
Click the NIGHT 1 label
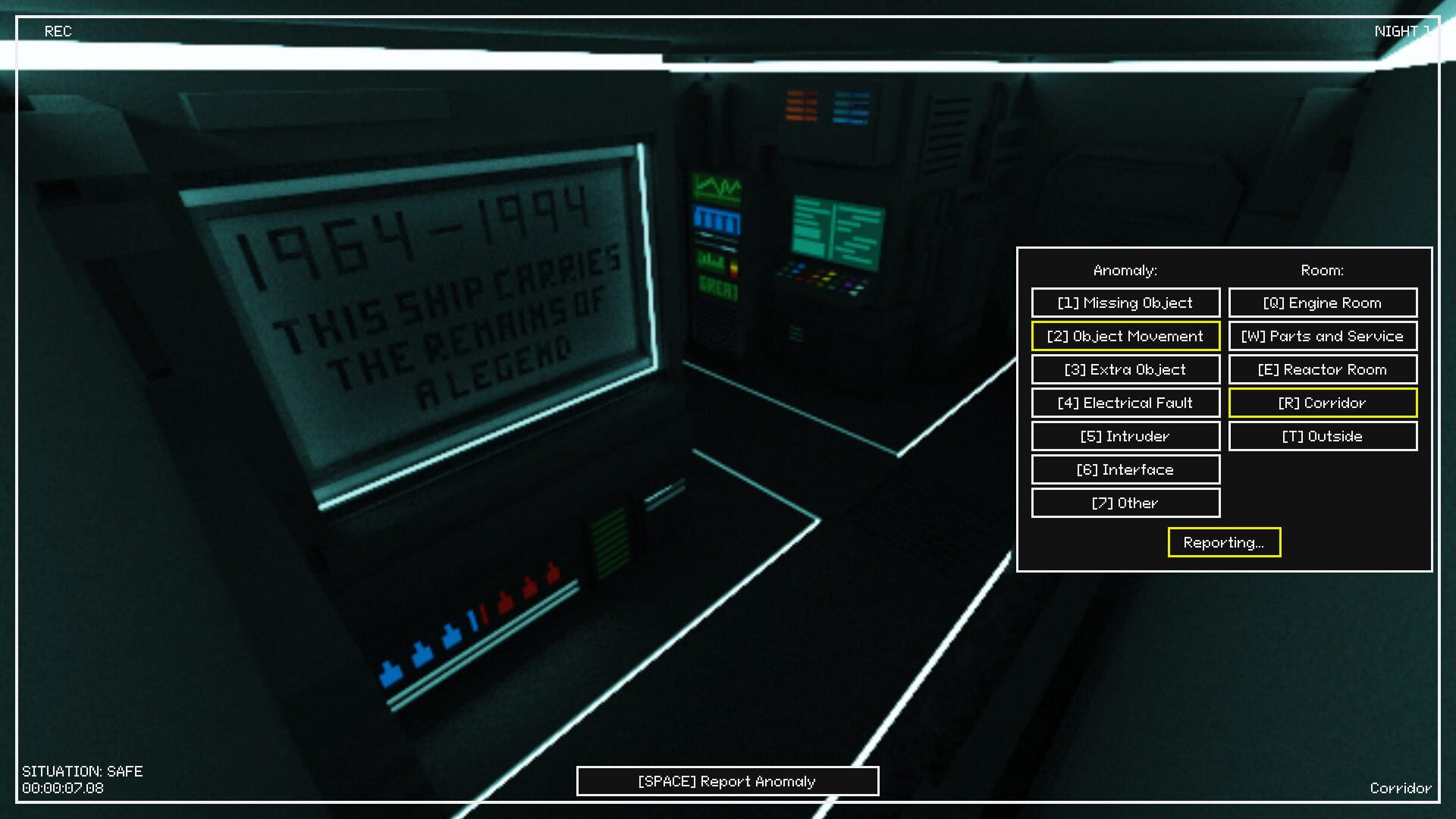pyautogui.click(x=1402, y=31)
